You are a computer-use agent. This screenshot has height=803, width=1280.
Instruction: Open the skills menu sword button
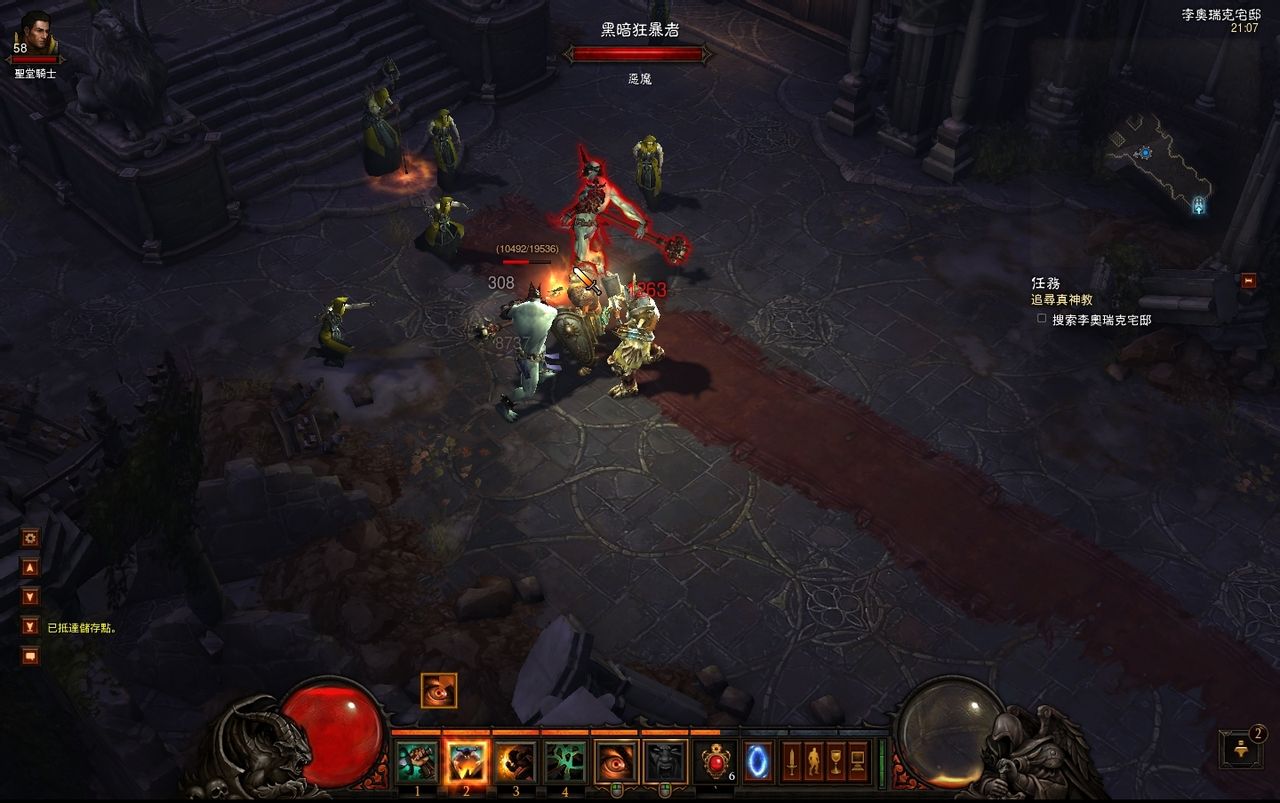point(791,762)
